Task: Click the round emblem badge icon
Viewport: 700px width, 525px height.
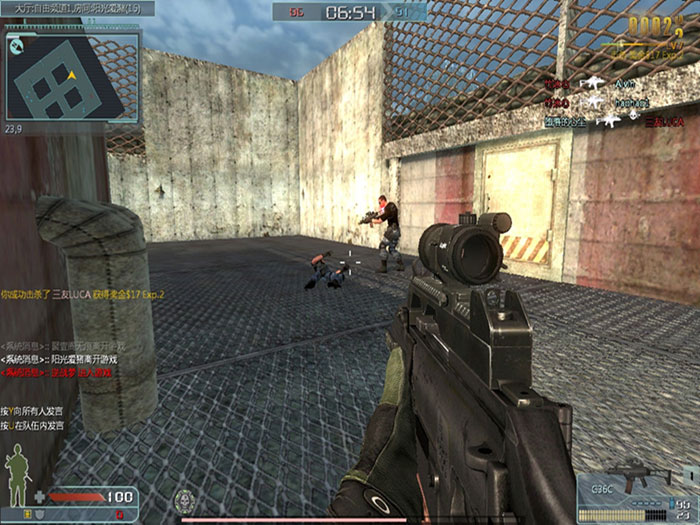Action: pyautogui.click(x=183, y=500)
